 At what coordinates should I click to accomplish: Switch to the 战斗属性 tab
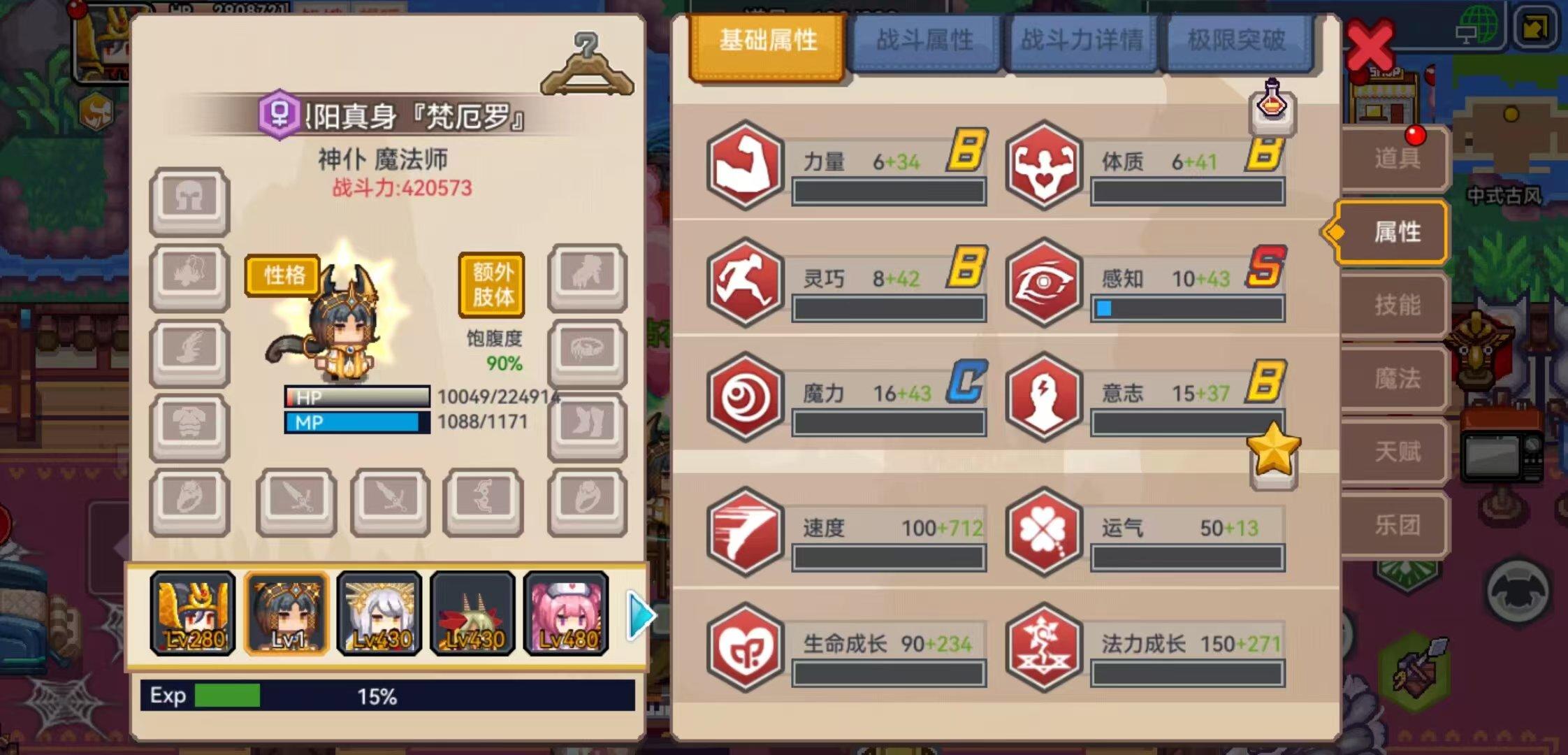click(x=924, y=41)
